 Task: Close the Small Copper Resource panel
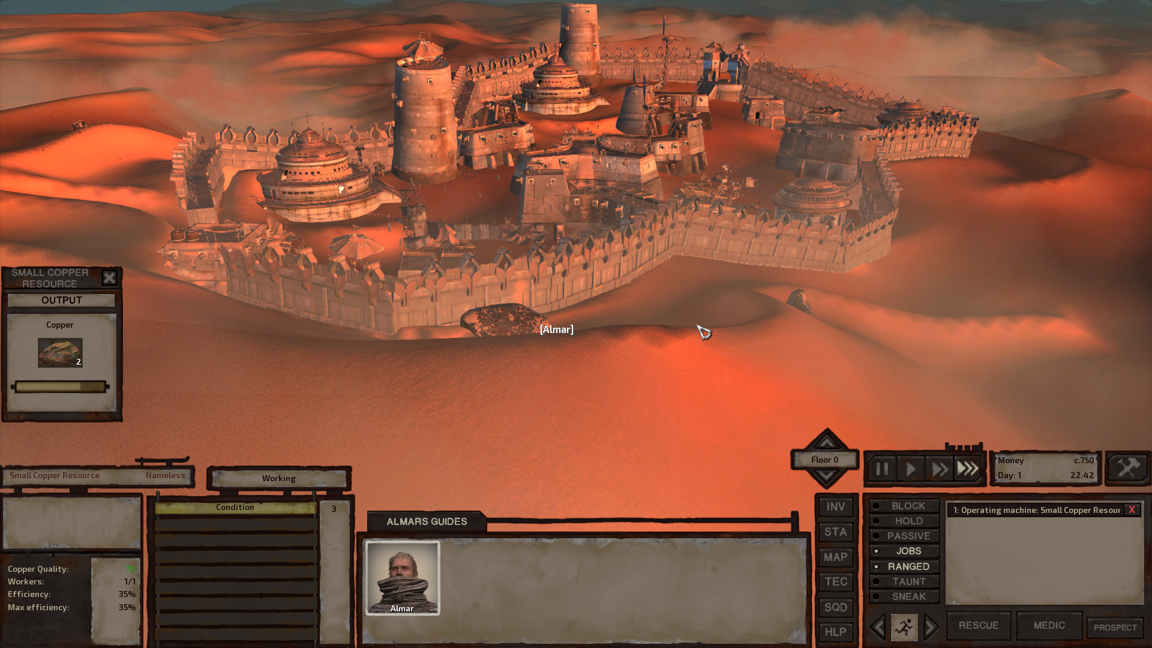pyautogui.click(x=109, y=278)
